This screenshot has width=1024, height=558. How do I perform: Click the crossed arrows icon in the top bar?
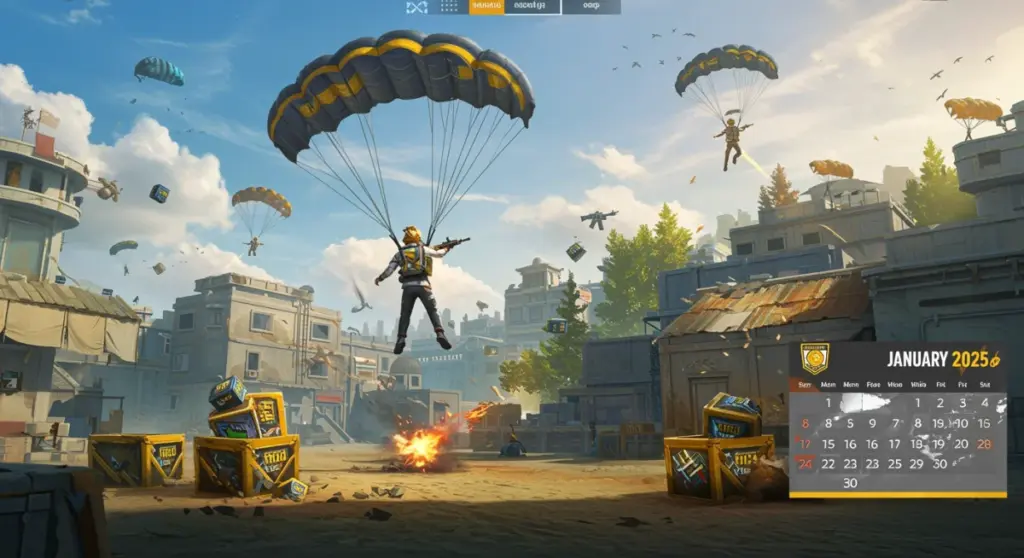point(417,7)
